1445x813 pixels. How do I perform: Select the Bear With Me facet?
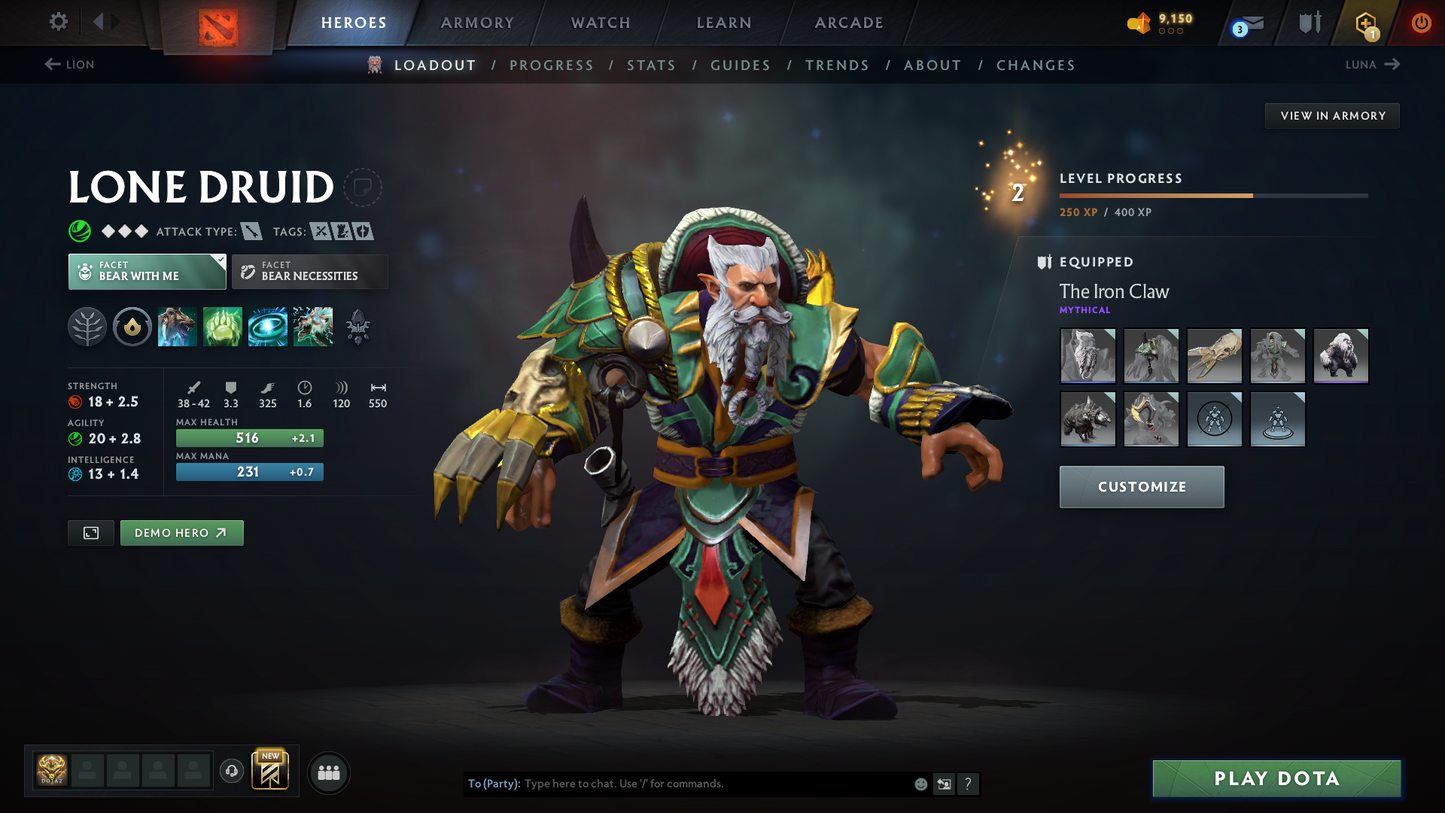[x=147, y=271]
